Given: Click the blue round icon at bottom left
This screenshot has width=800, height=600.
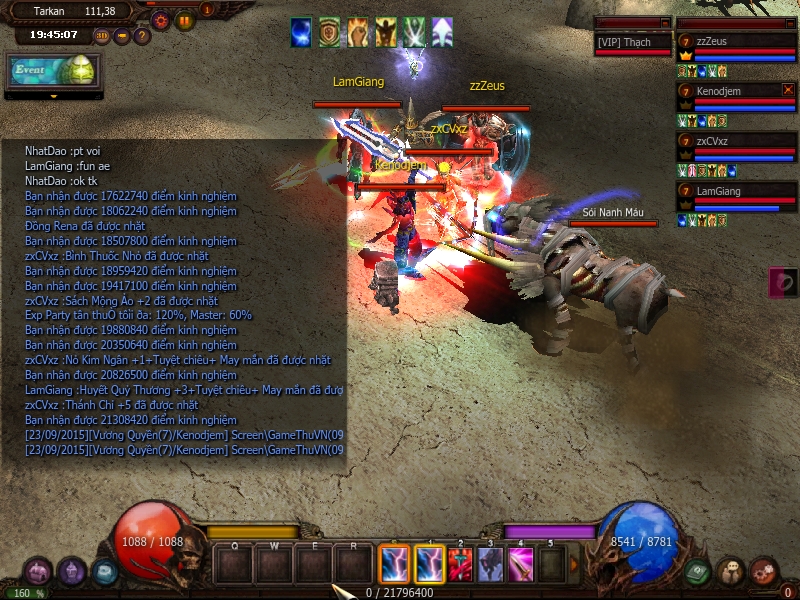Looking at the screenshot, I should click(x=104, y=573).
